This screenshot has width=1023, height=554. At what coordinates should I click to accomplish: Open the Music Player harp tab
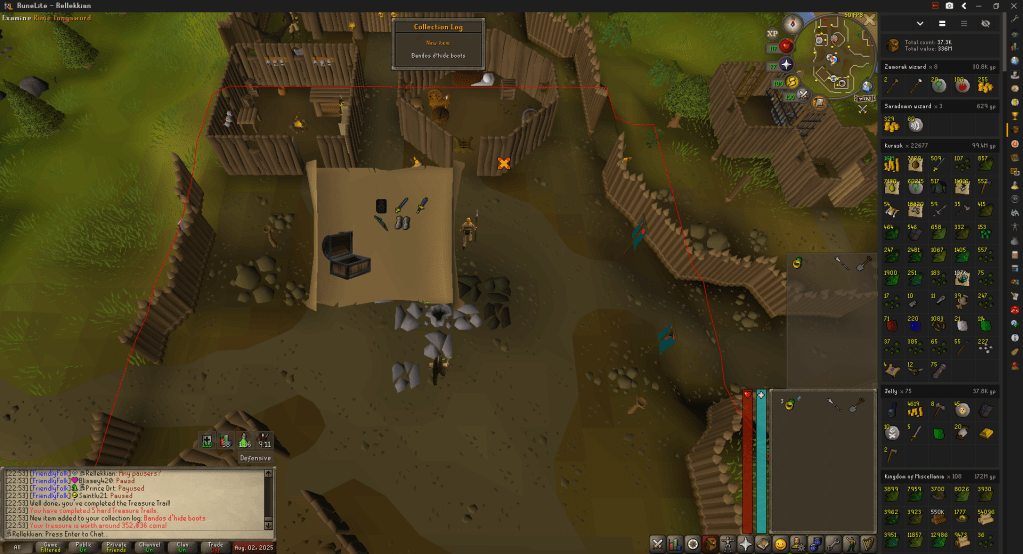tap(868, 544)
